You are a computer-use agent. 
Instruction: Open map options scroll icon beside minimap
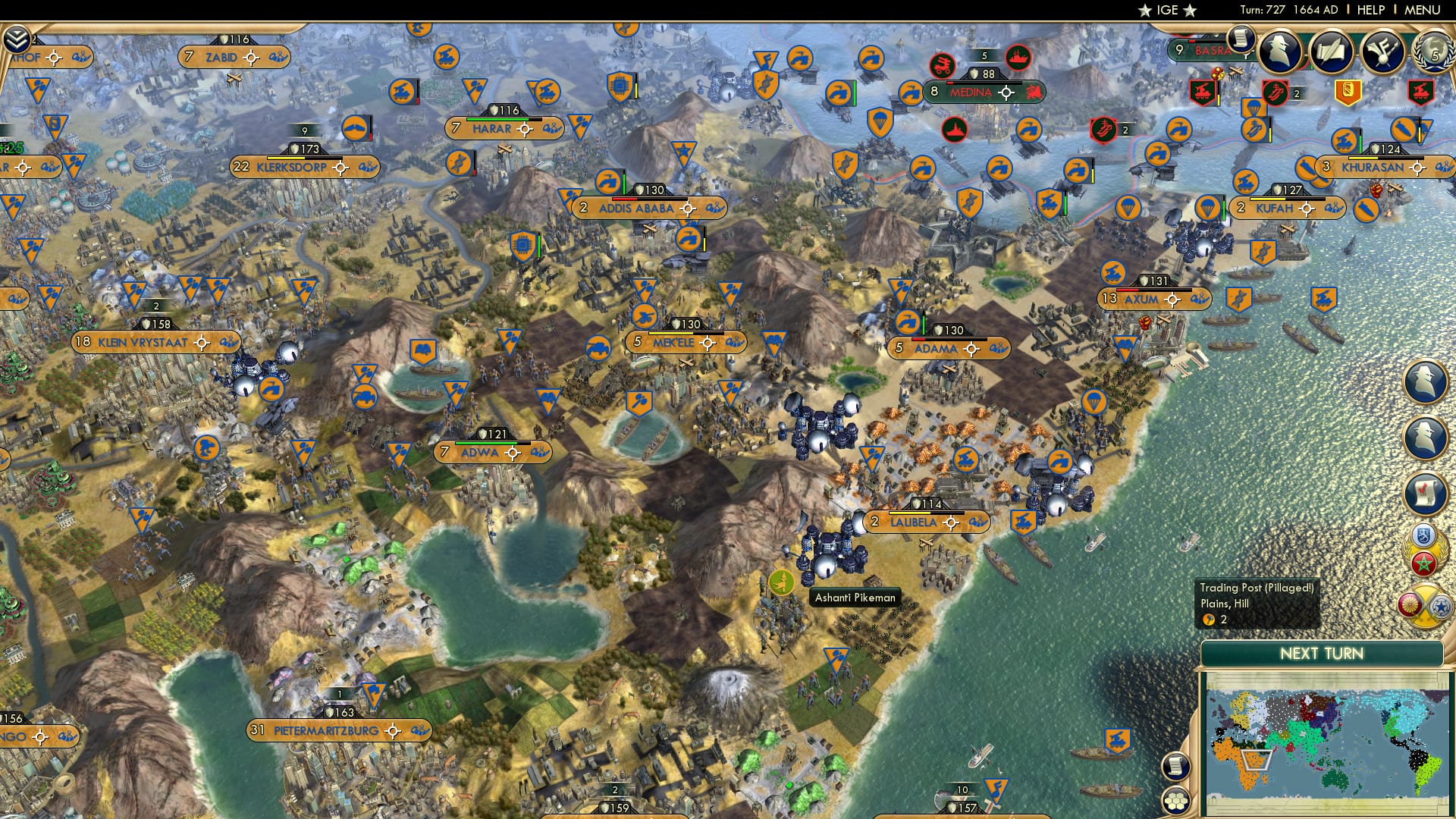1177,766
